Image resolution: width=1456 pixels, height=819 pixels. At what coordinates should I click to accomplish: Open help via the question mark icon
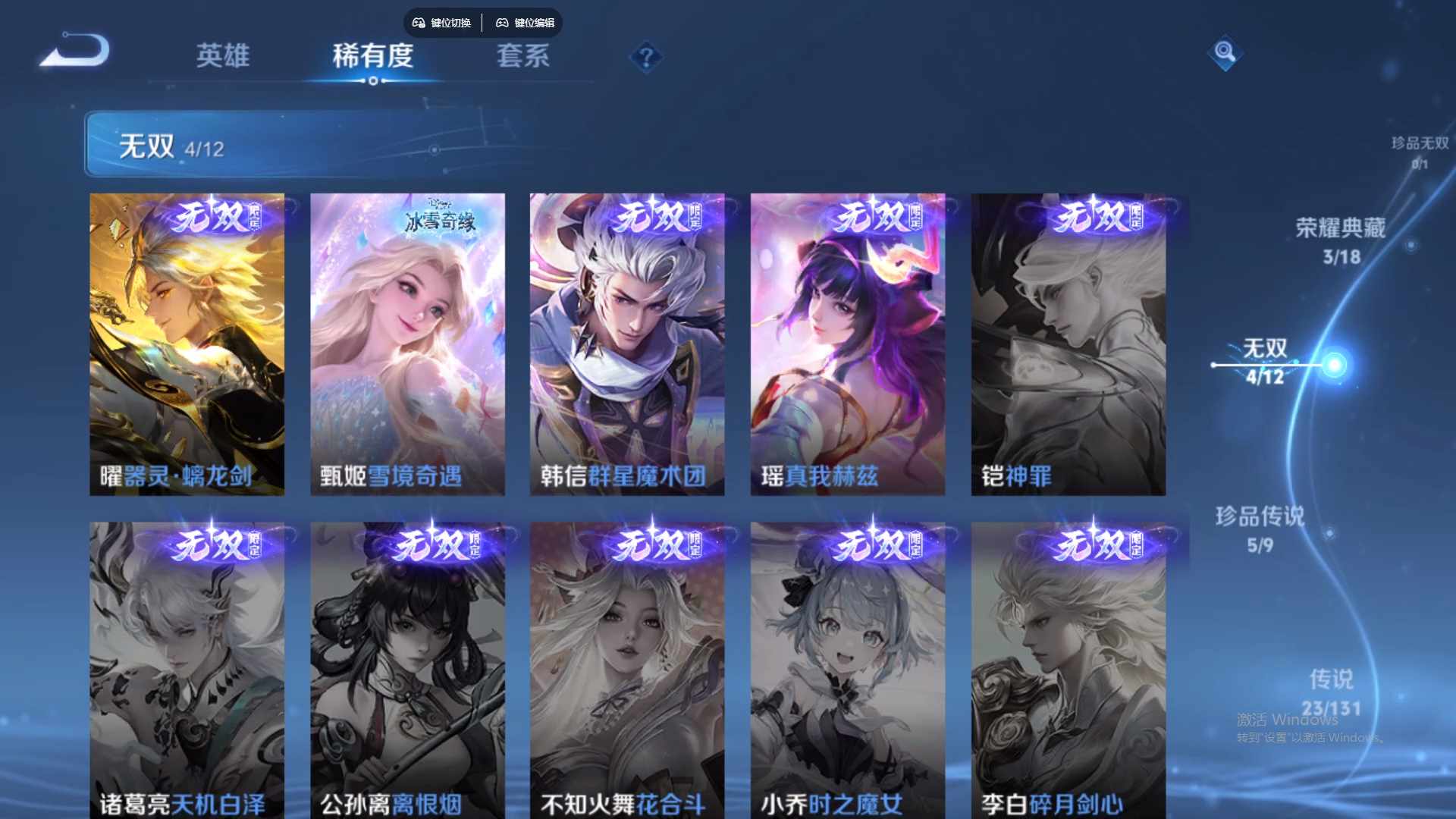click(x=645, y=54)
